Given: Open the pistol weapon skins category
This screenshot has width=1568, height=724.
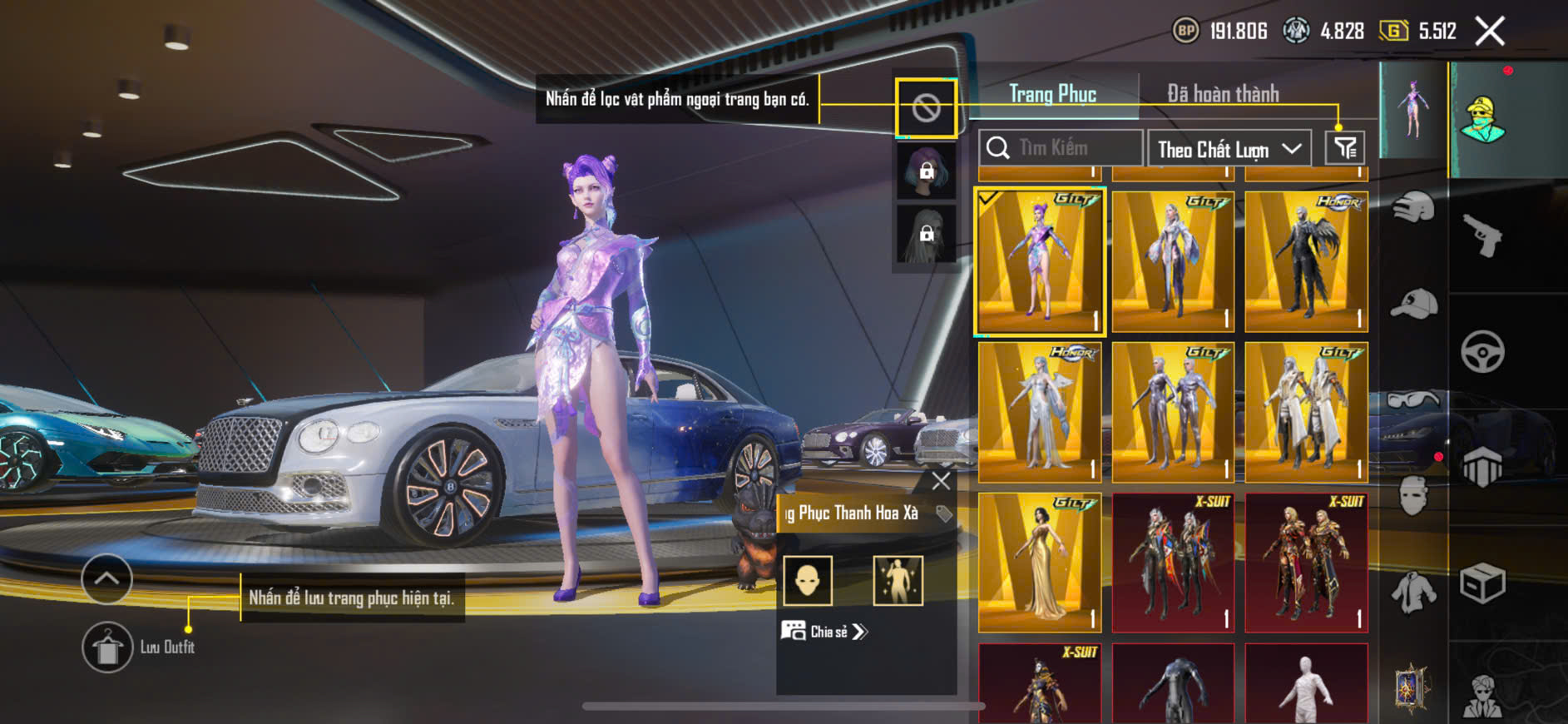Looking at the screenshot, I should 1482,236.
